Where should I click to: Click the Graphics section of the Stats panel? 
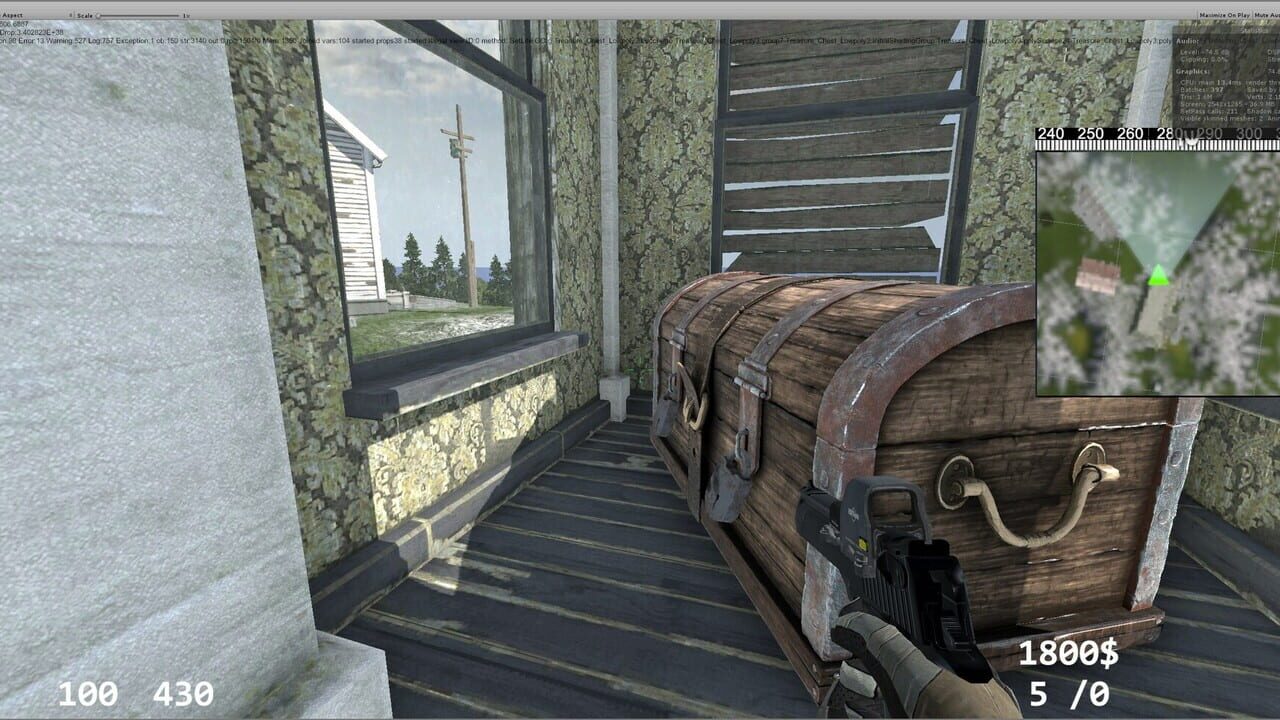(x=1191, y=72)
